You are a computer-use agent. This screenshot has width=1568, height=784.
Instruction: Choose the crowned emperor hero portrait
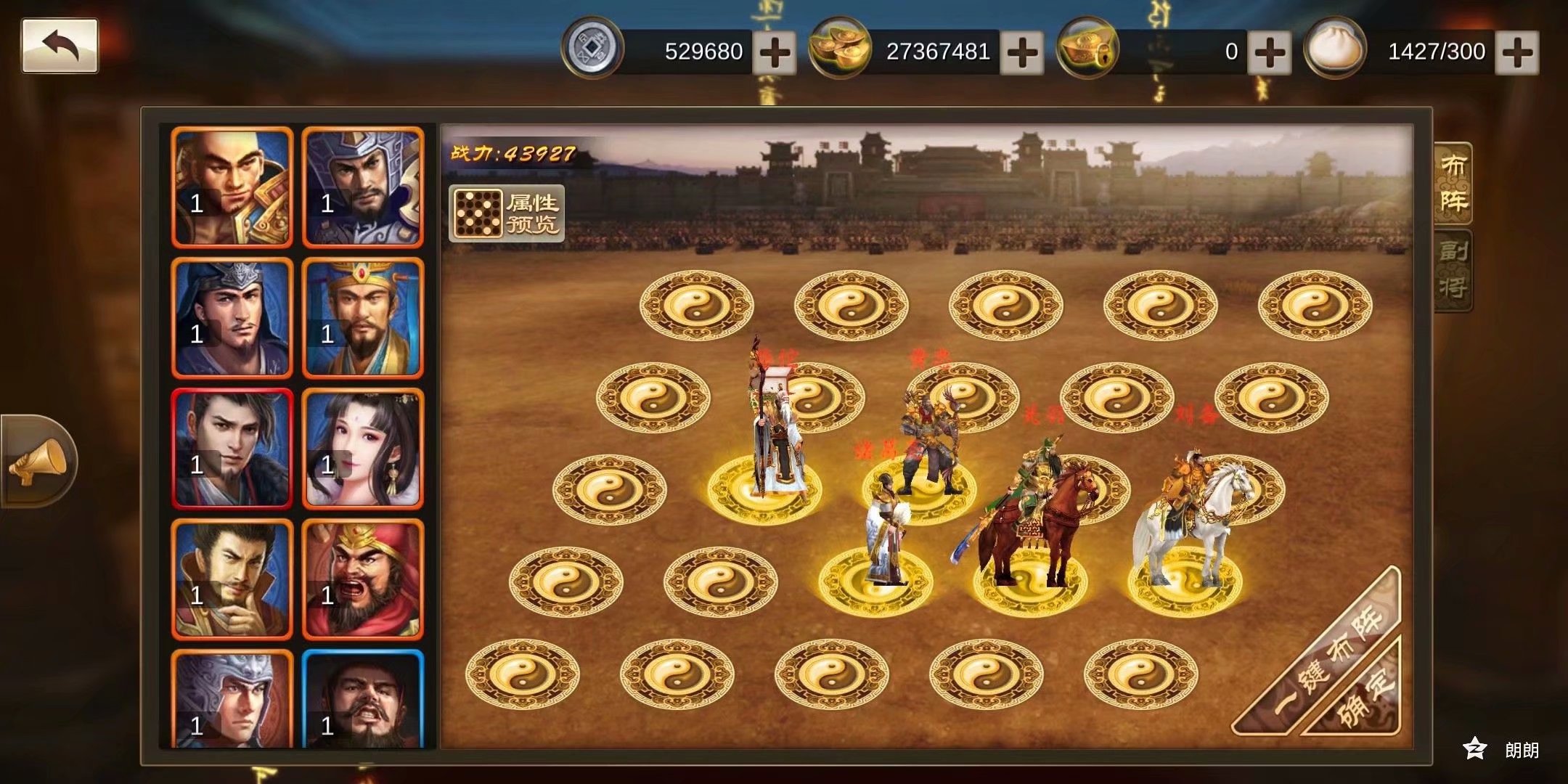pos(362,318)
